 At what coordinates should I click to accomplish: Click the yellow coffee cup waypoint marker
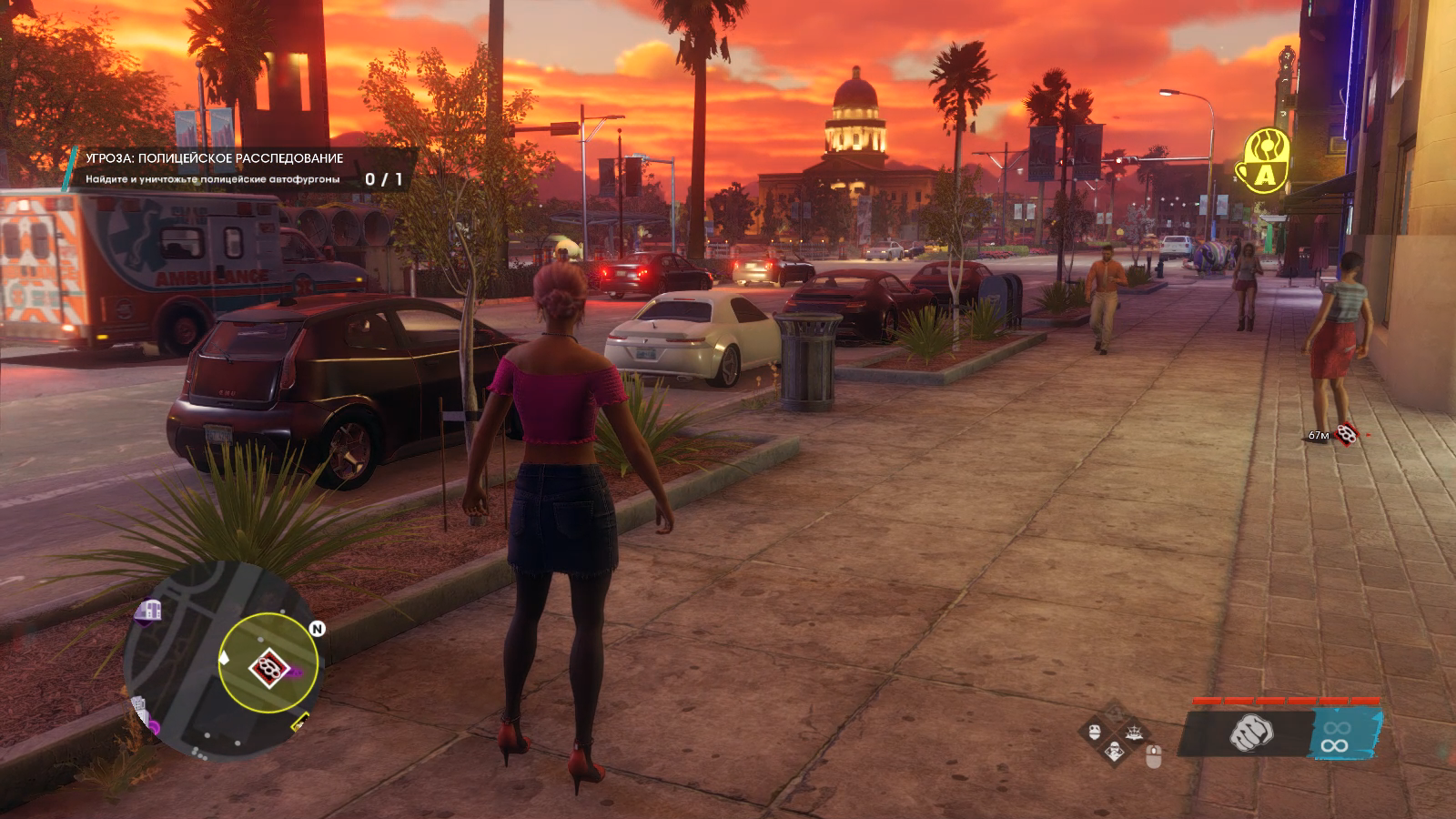point(1266,161)
